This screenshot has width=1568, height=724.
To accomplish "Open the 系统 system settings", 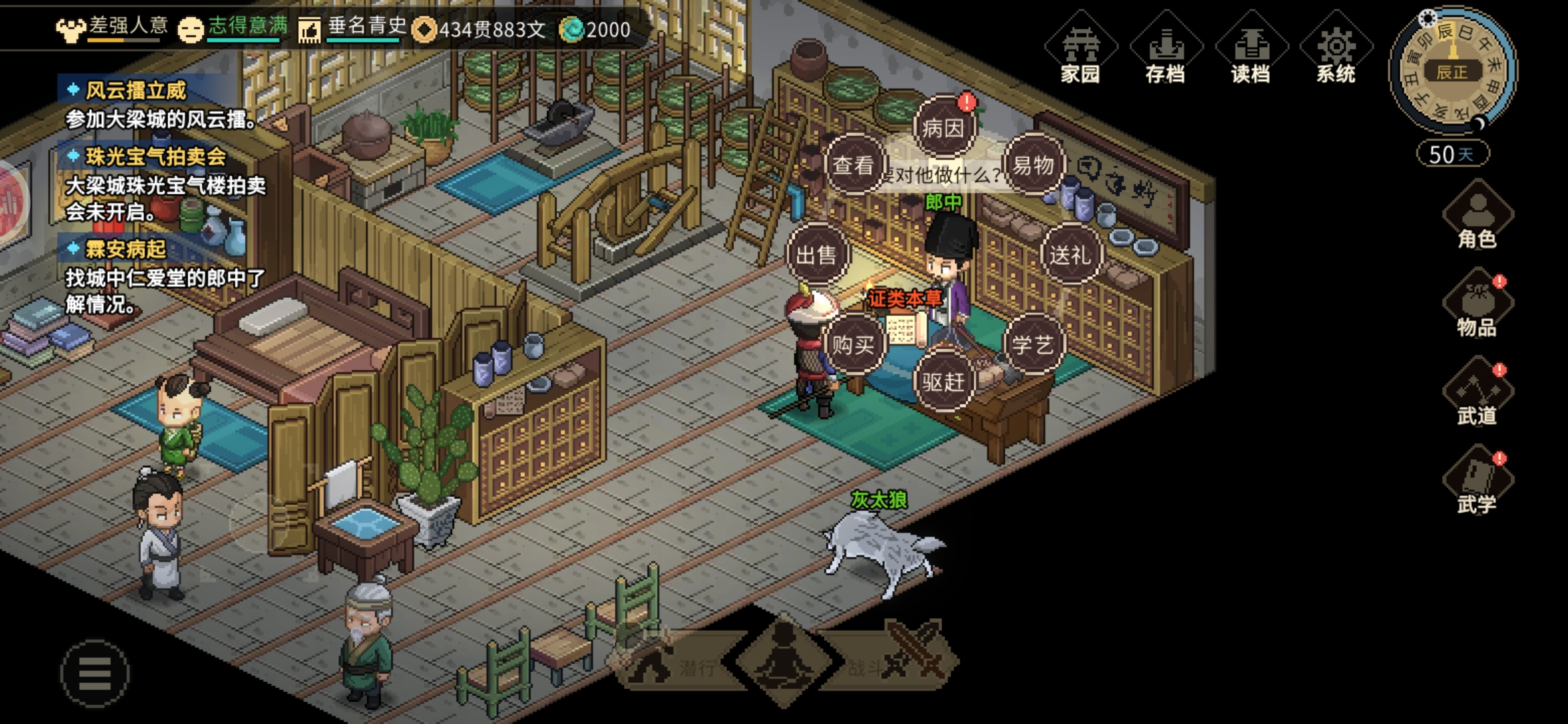I will pyautogui.click(x=1335, y=50).
